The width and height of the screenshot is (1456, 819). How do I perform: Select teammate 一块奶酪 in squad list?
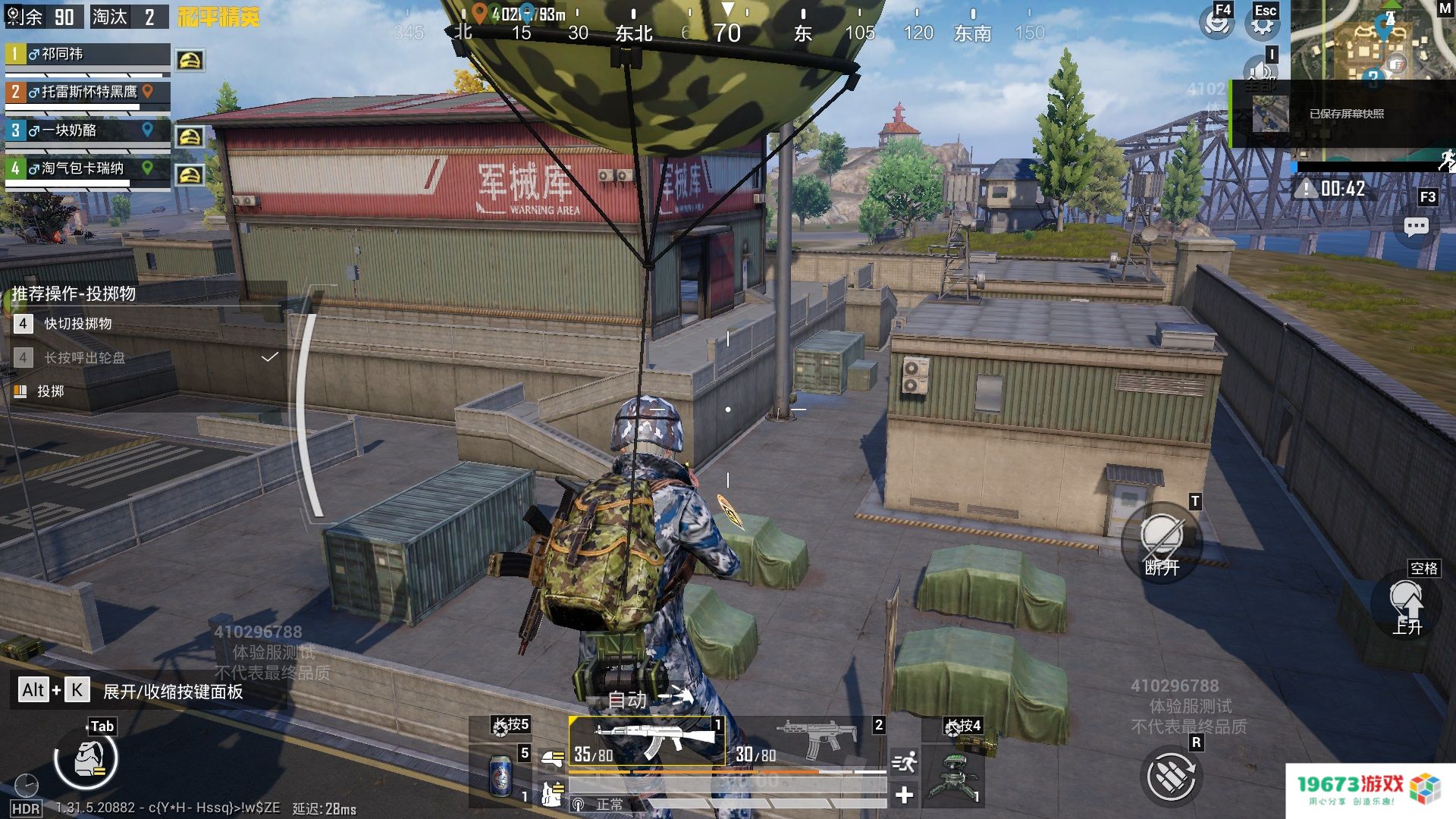[87, 130]
